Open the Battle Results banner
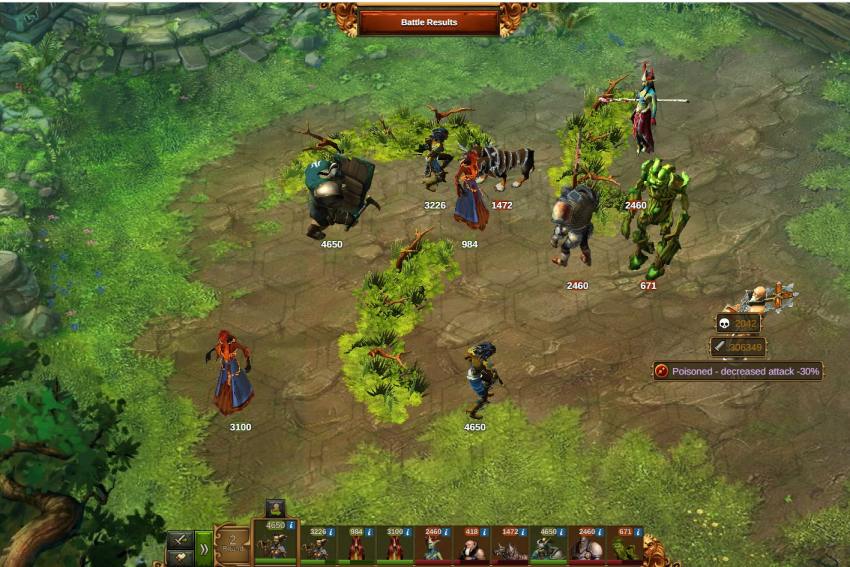Viewport: 850px width, 567px height. click(428, 21)
